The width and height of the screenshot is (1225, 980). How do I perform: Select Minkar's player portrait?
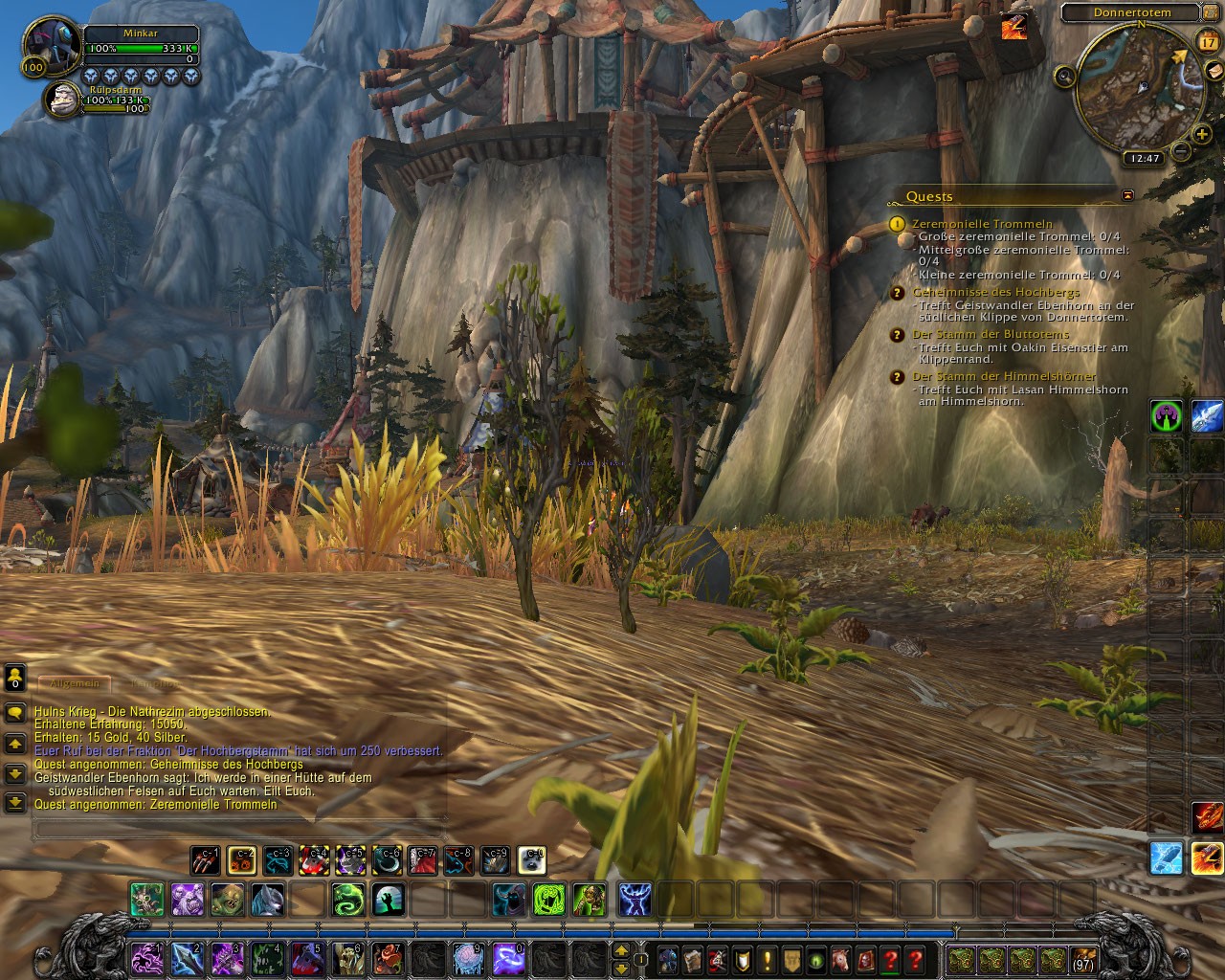click(50, 44)
